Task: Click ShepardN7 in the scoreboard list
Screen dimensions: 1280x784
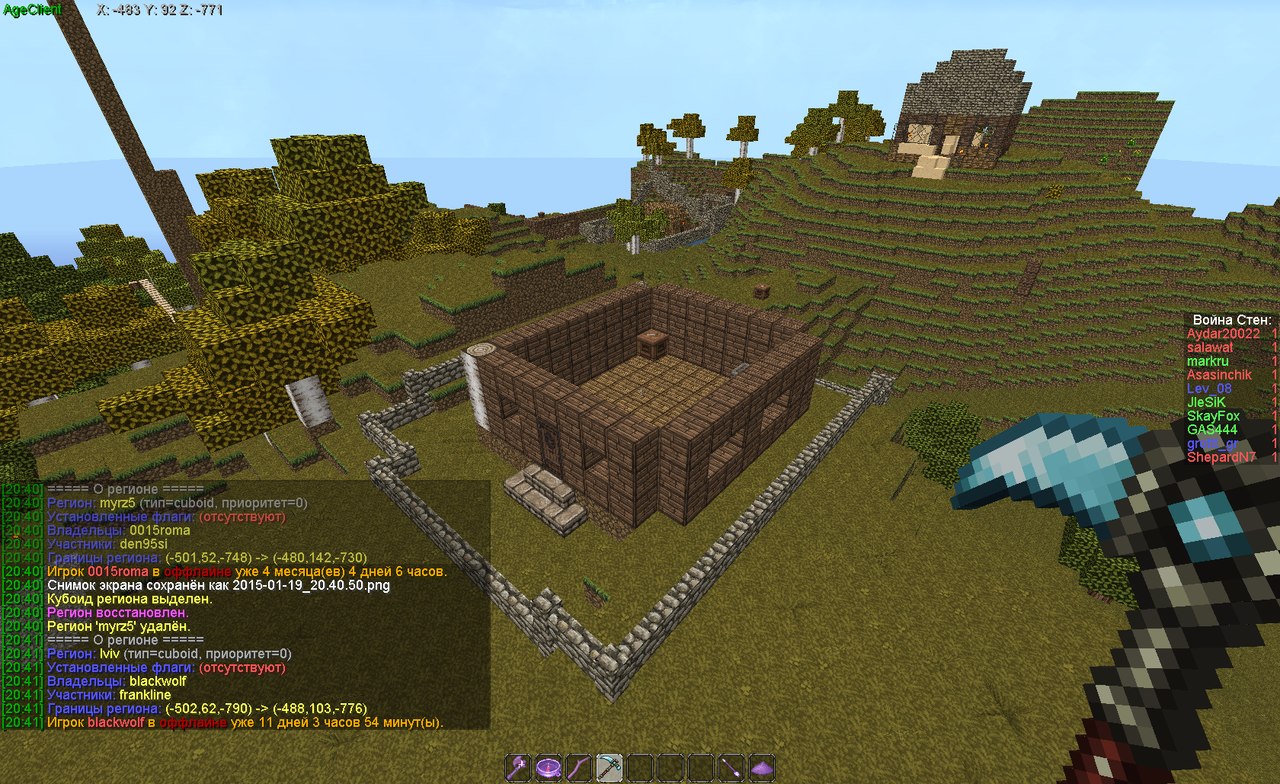Action: 1222,457
